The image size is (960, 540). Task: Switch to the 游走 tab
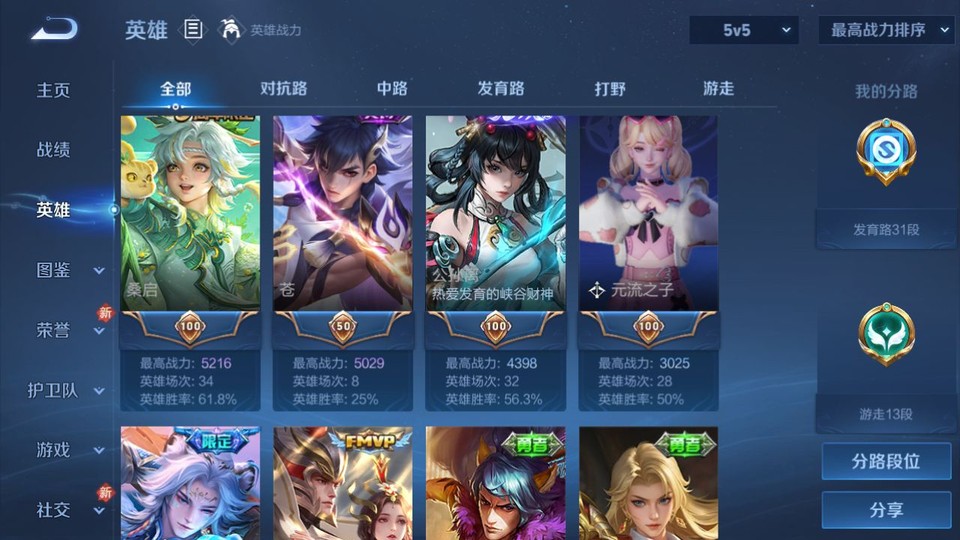(718, 88)
